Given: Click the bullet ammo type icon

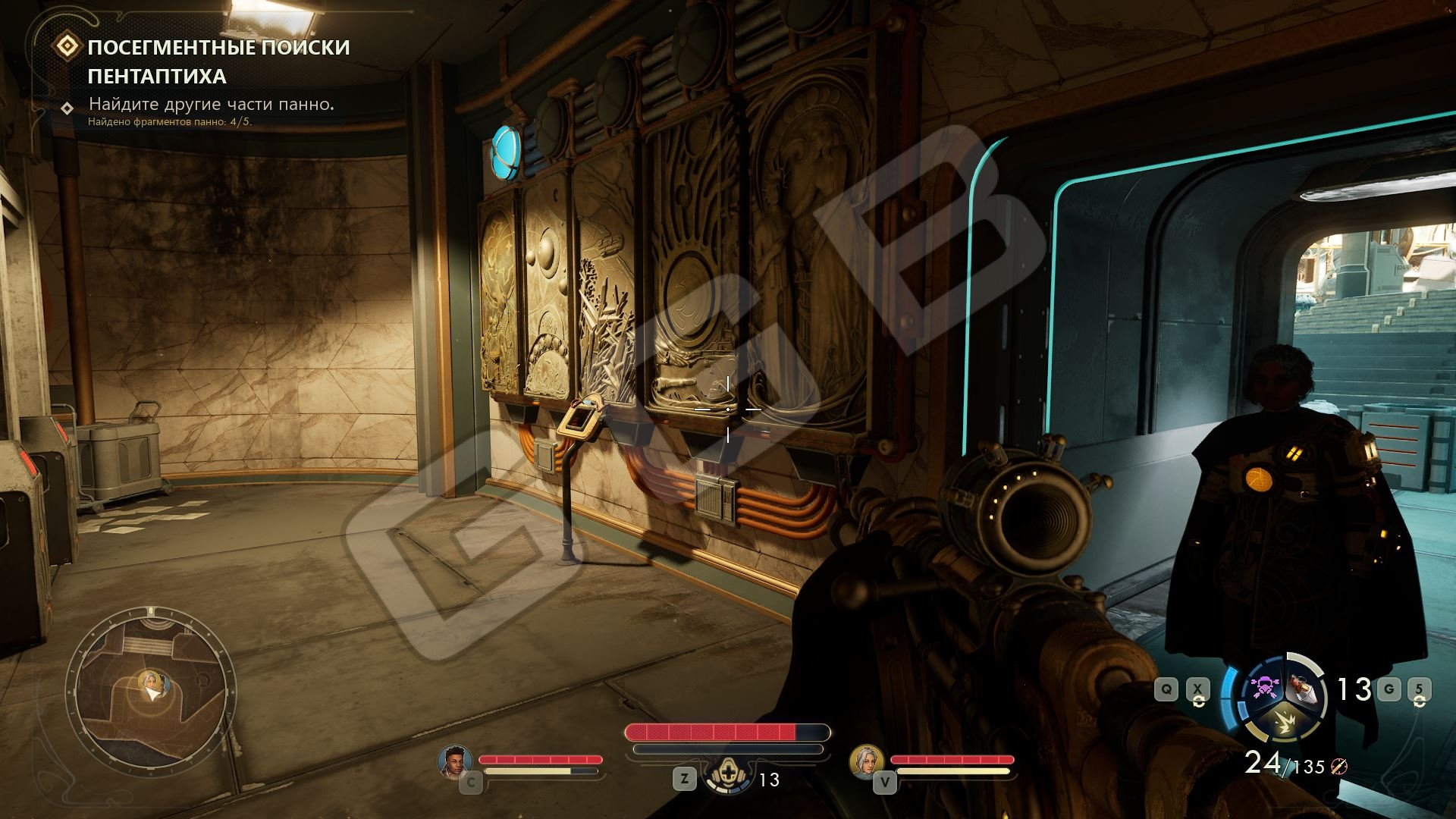Looking at the screenshot, I should pos(1338,767).
